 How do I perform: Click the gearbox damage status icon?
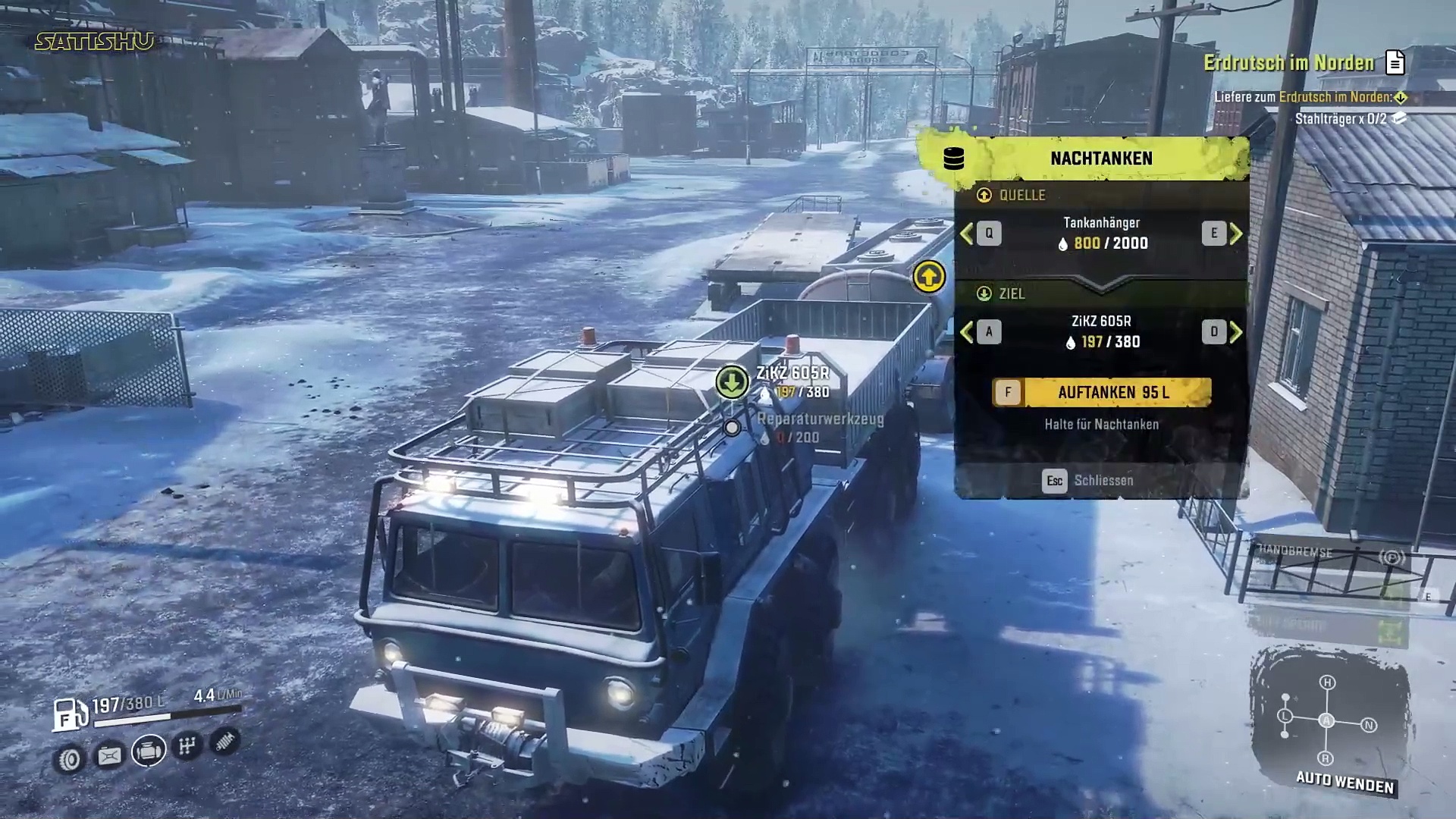tap(187, 746)
